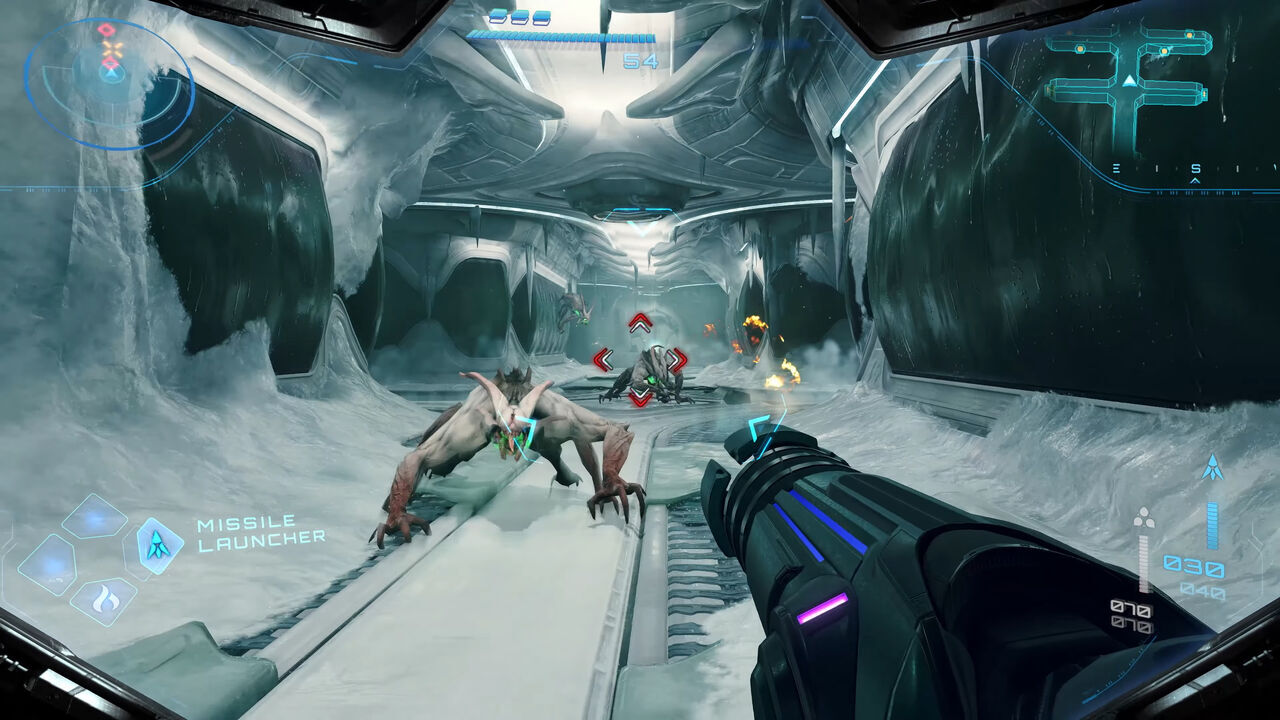Click the missile icon above the ammo gauge
The height and width of the screenshot is (720, 1280).
1213,467
